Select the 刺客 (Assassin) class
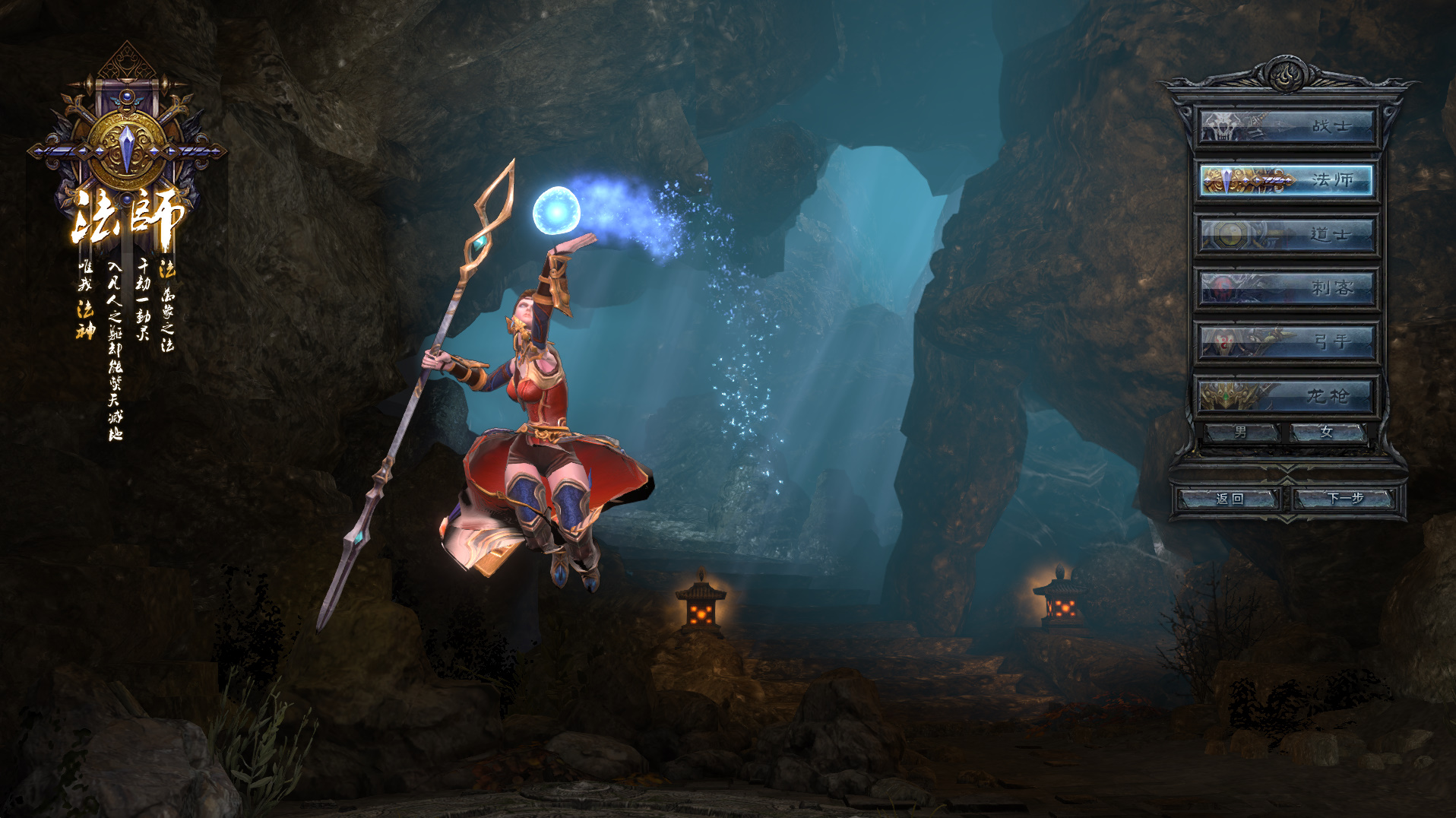 pos(1287,288)
